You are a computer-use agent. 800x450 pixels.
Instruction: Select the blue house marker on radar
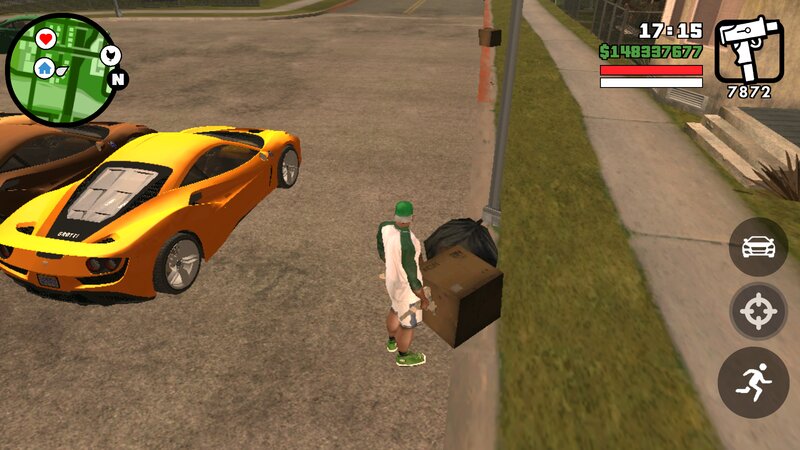click(x=45, y=68)
